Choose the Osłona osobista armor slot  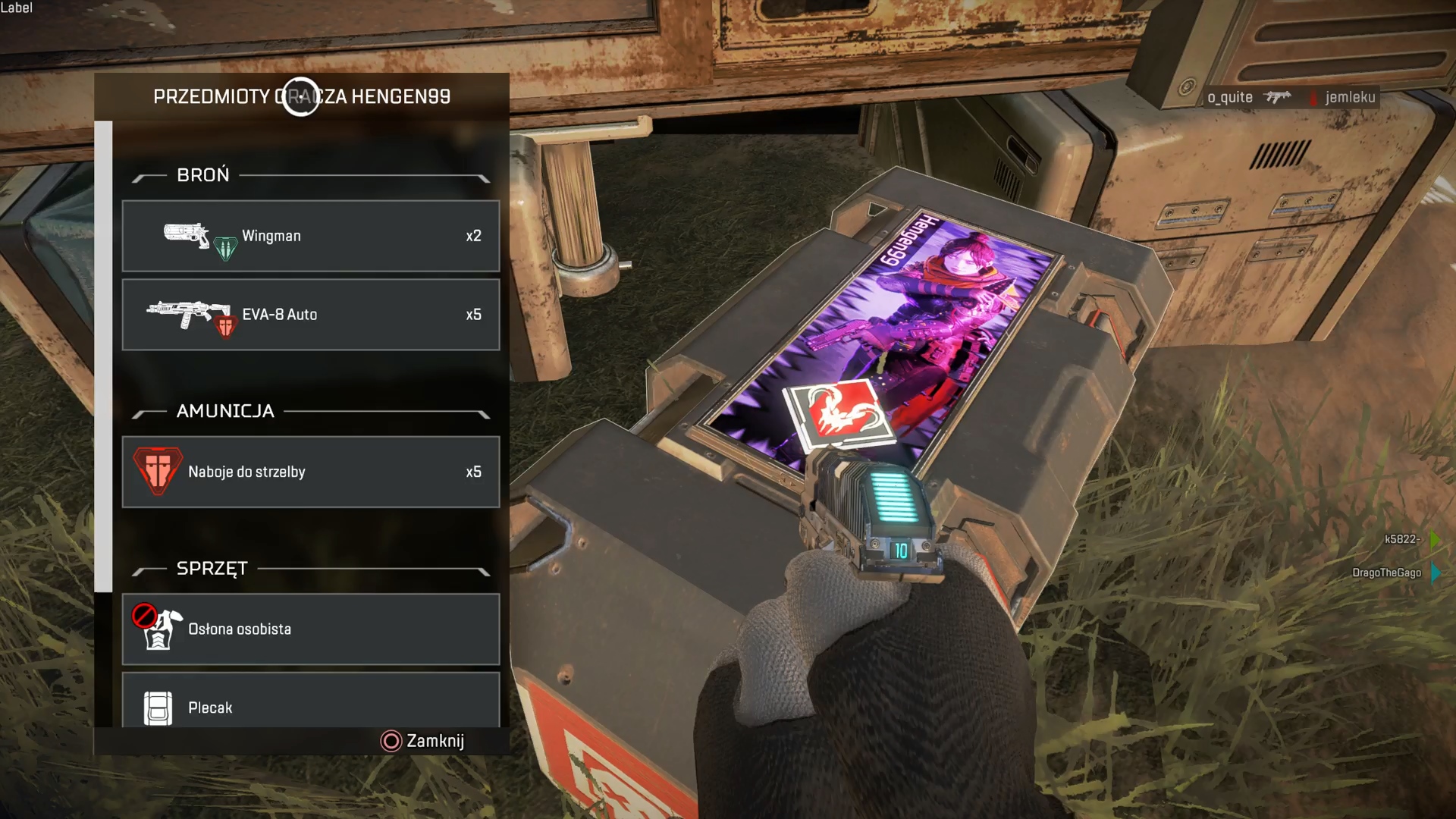click(x=311, y=629)
